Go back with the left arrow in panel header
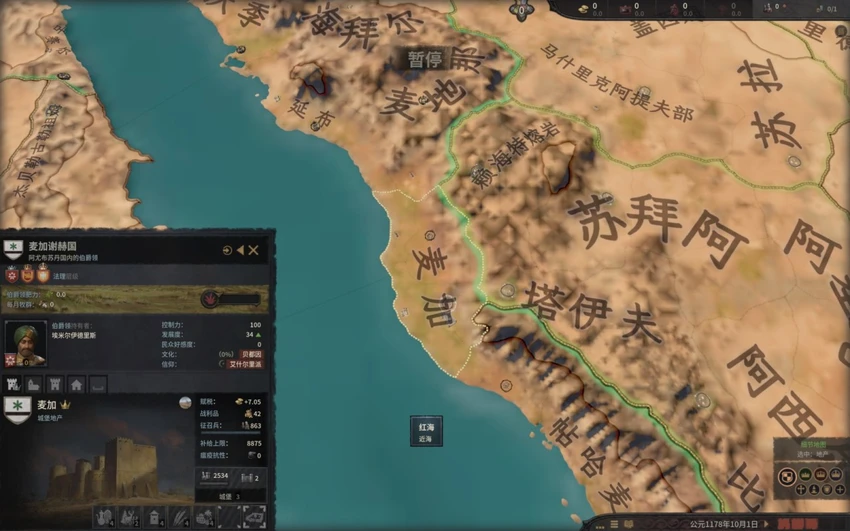Viewport: 850px width, 531px height. tap(241, 250)
